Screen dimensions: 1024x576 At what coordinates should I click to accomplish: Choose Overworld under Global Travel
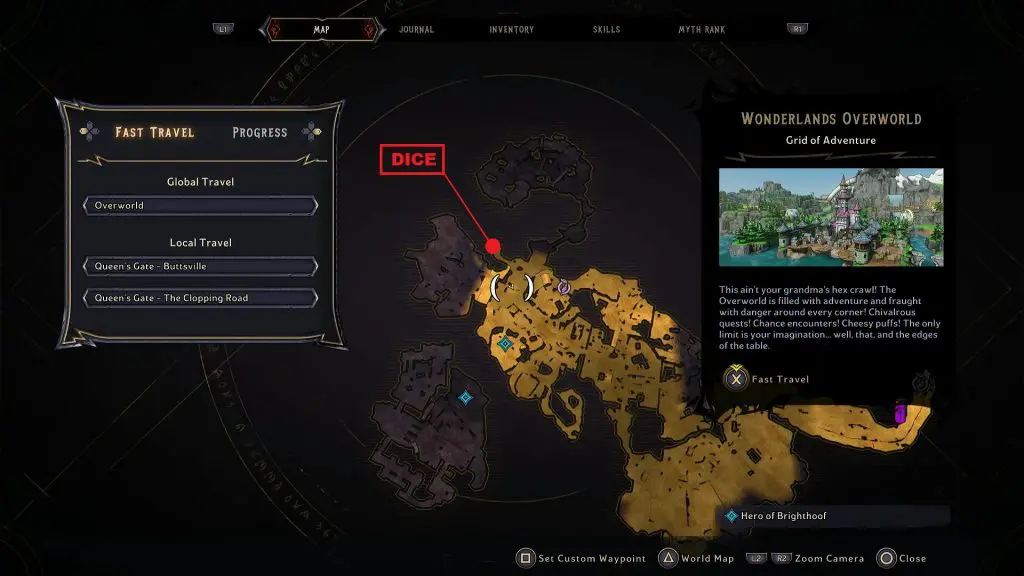pos(201,206)
